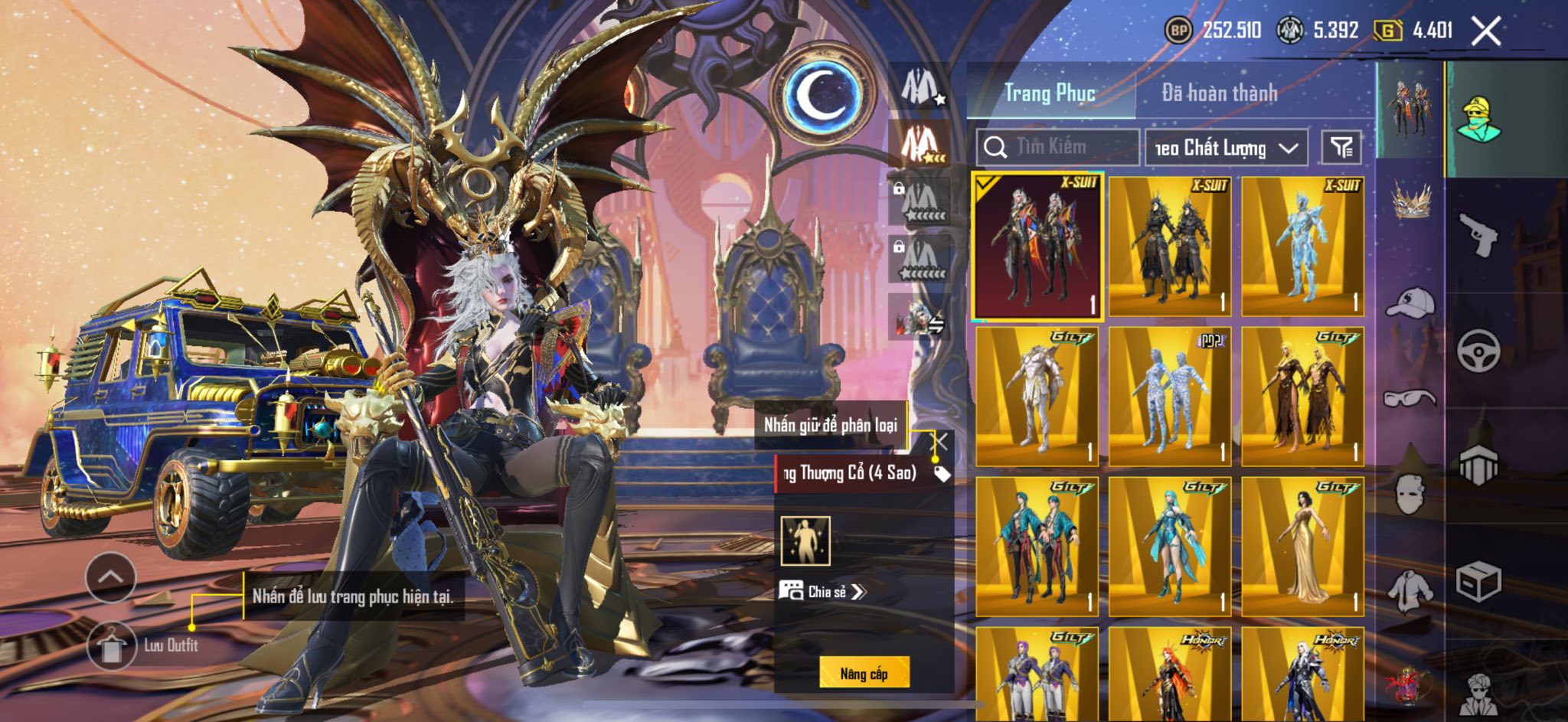1568x722 pixels.
Task: Select the sunglasses eyewear category
Action: pyautogui.click(x=1410, y=398)
